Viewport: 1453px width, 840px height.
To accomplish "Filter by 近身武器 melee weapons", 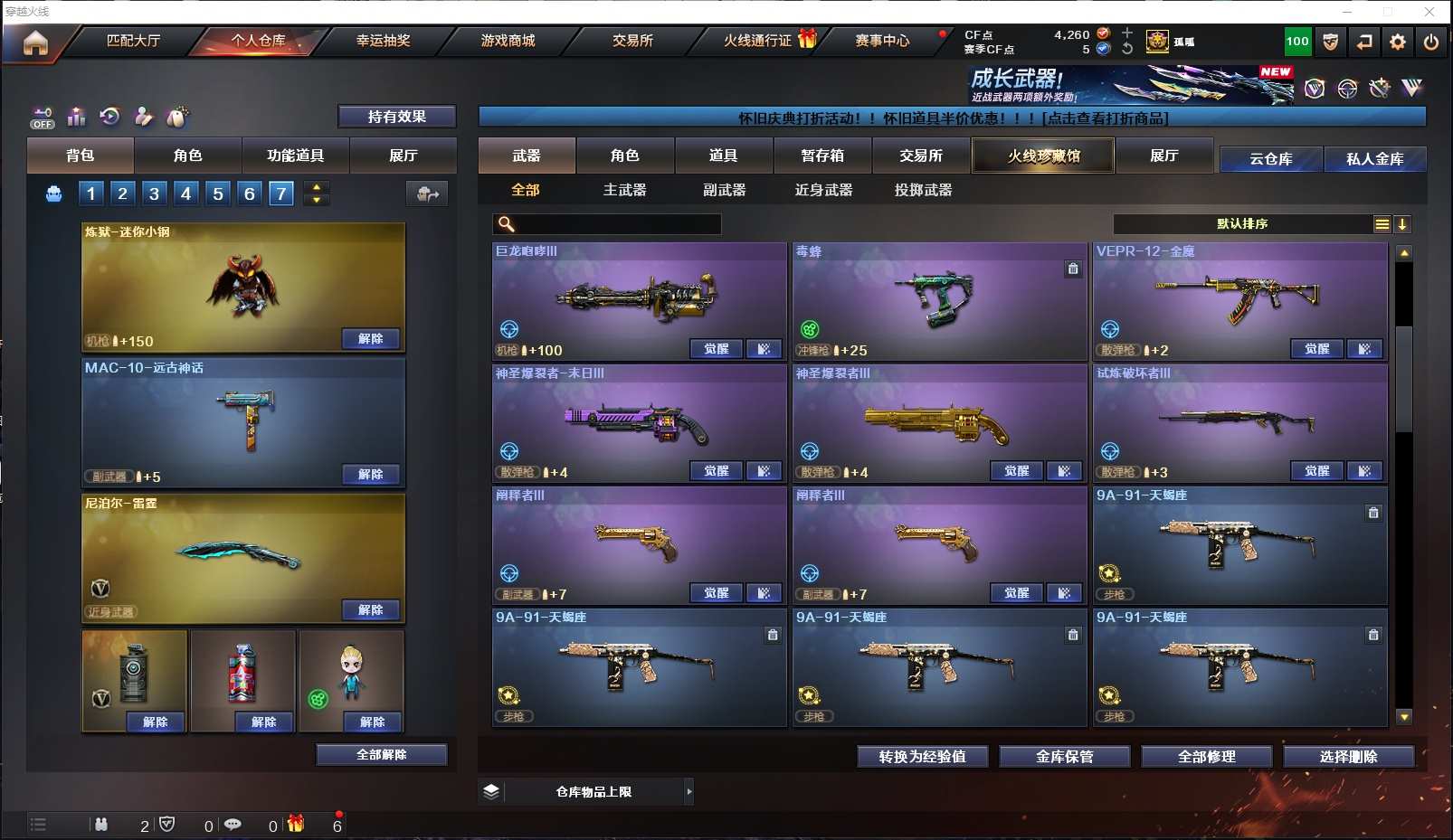I will [x=823, y=190].
